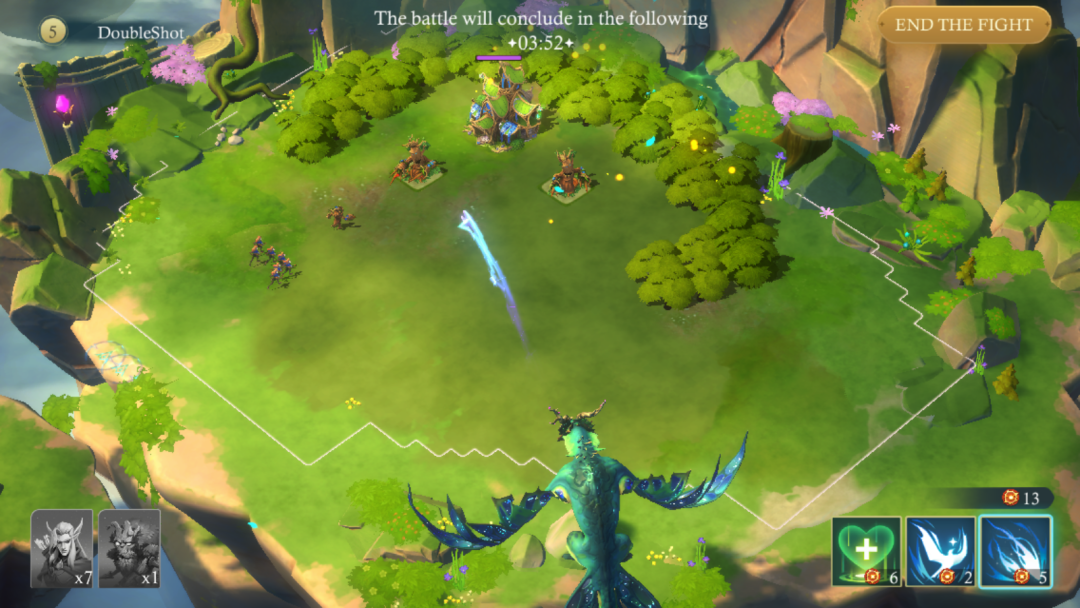This screenshot has height=608, width=1080.
Task: Select the treant troop card x1
Action: [x=130, y=548]
